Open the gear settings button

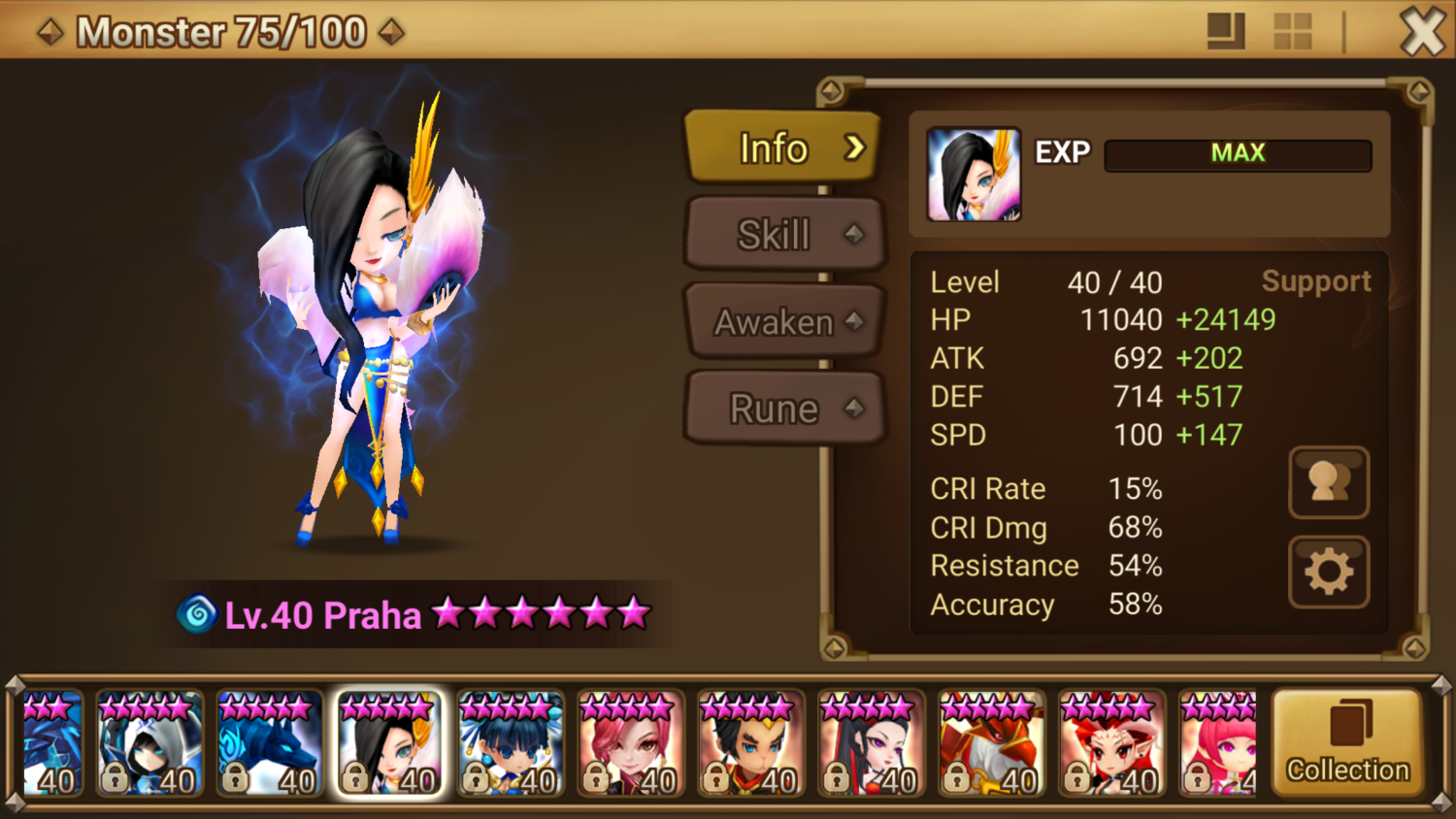tap(1329, 573)
